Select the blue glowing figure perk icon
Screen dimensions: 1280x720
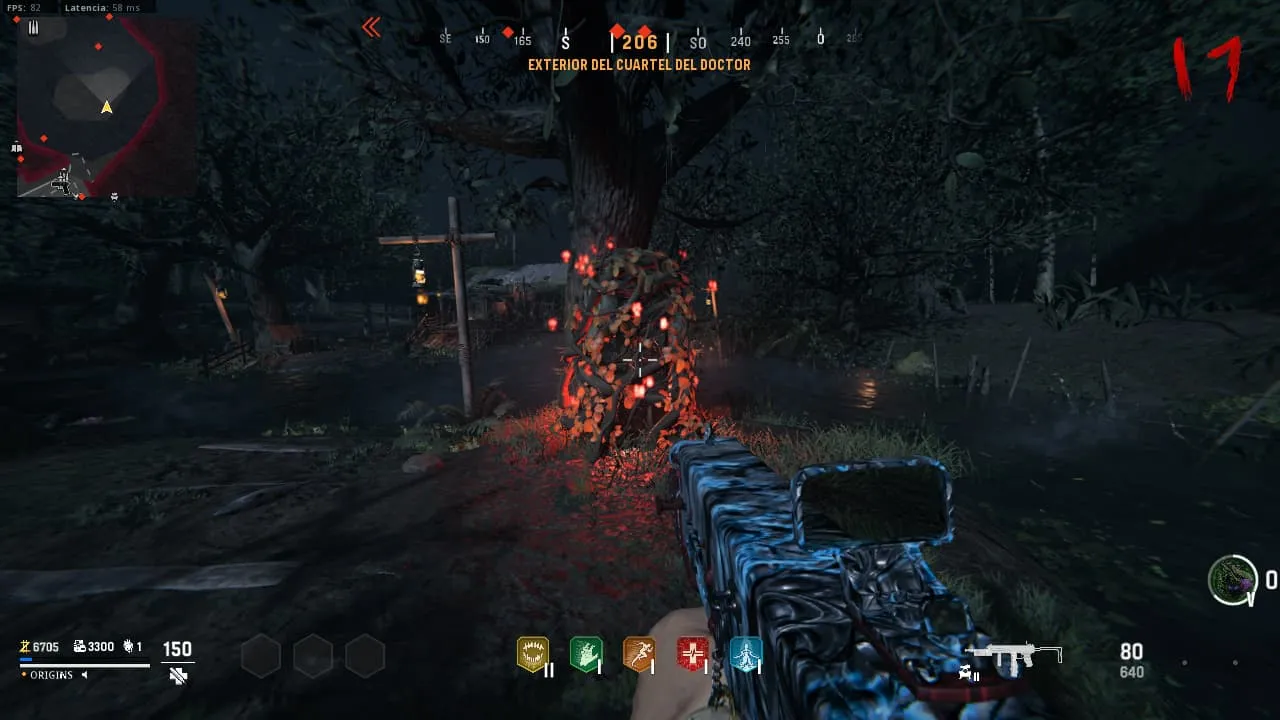(x=745, y=654)
